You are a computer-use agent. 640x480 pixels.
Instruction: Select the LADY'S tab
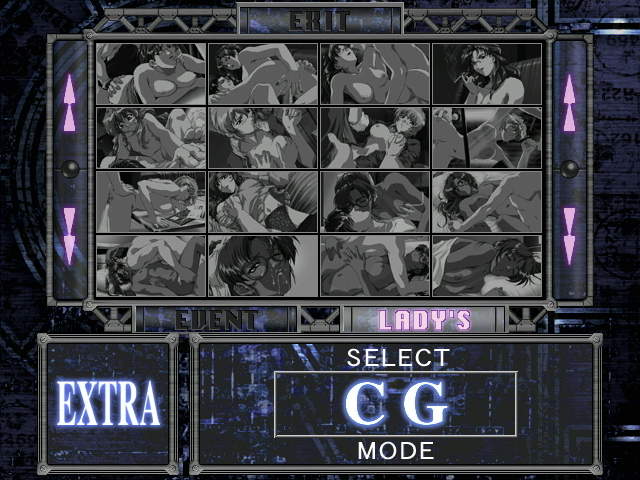[424, 320]
